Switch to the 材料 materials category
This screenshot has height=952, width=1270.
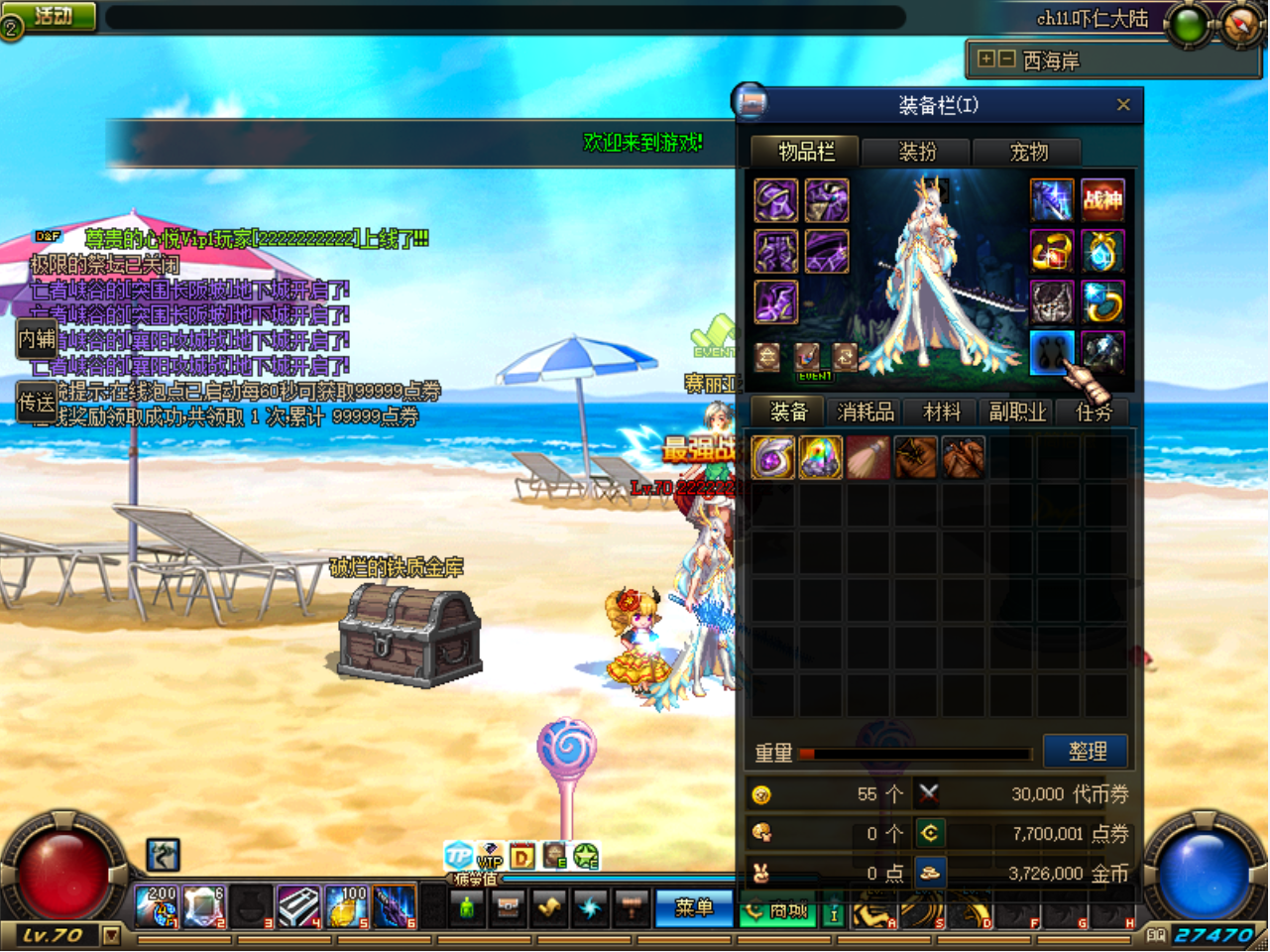[942, 413]
